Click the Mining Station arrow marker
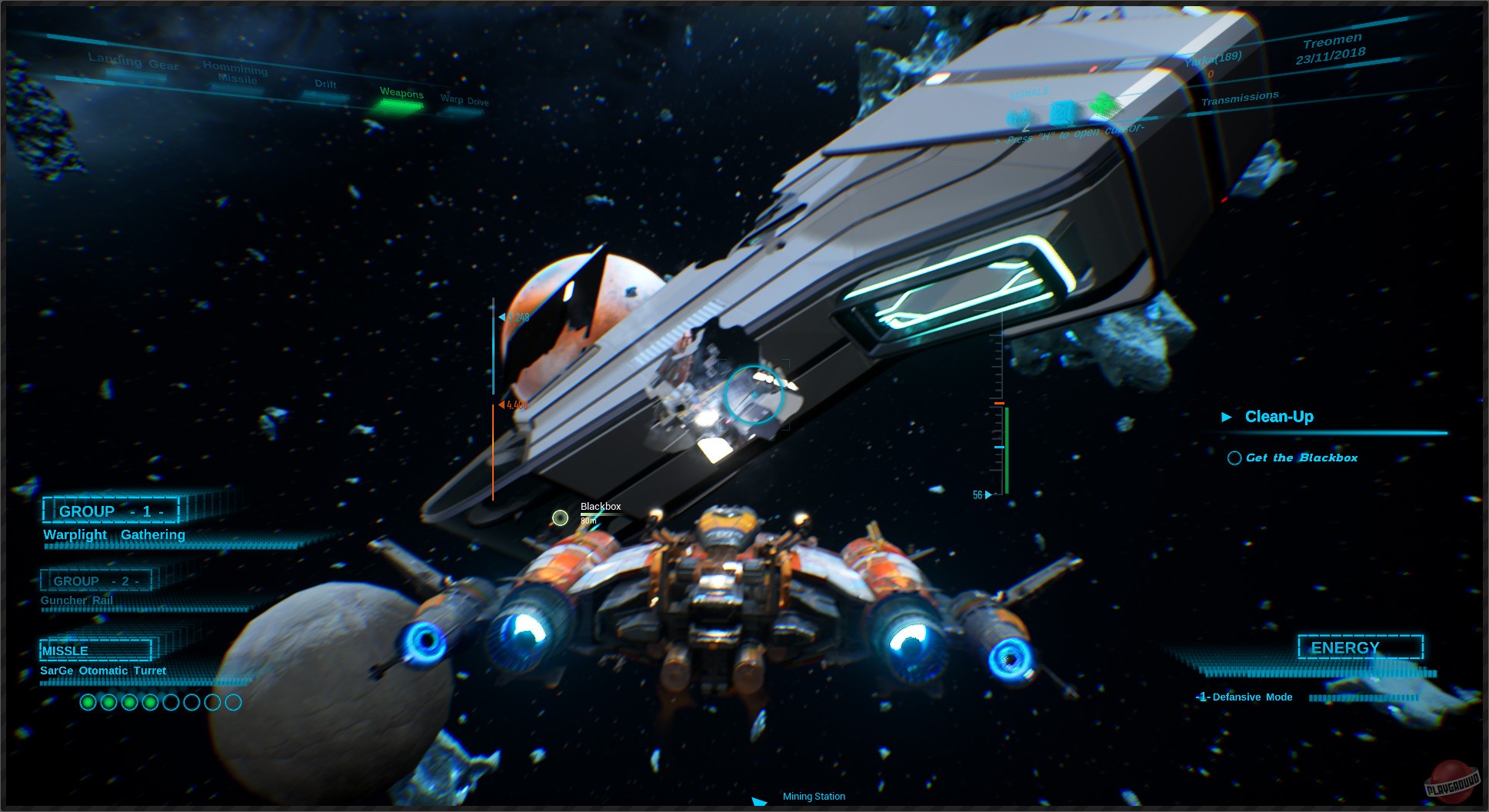The width and height of the screenshot is (1489, 812). point(760,800)
